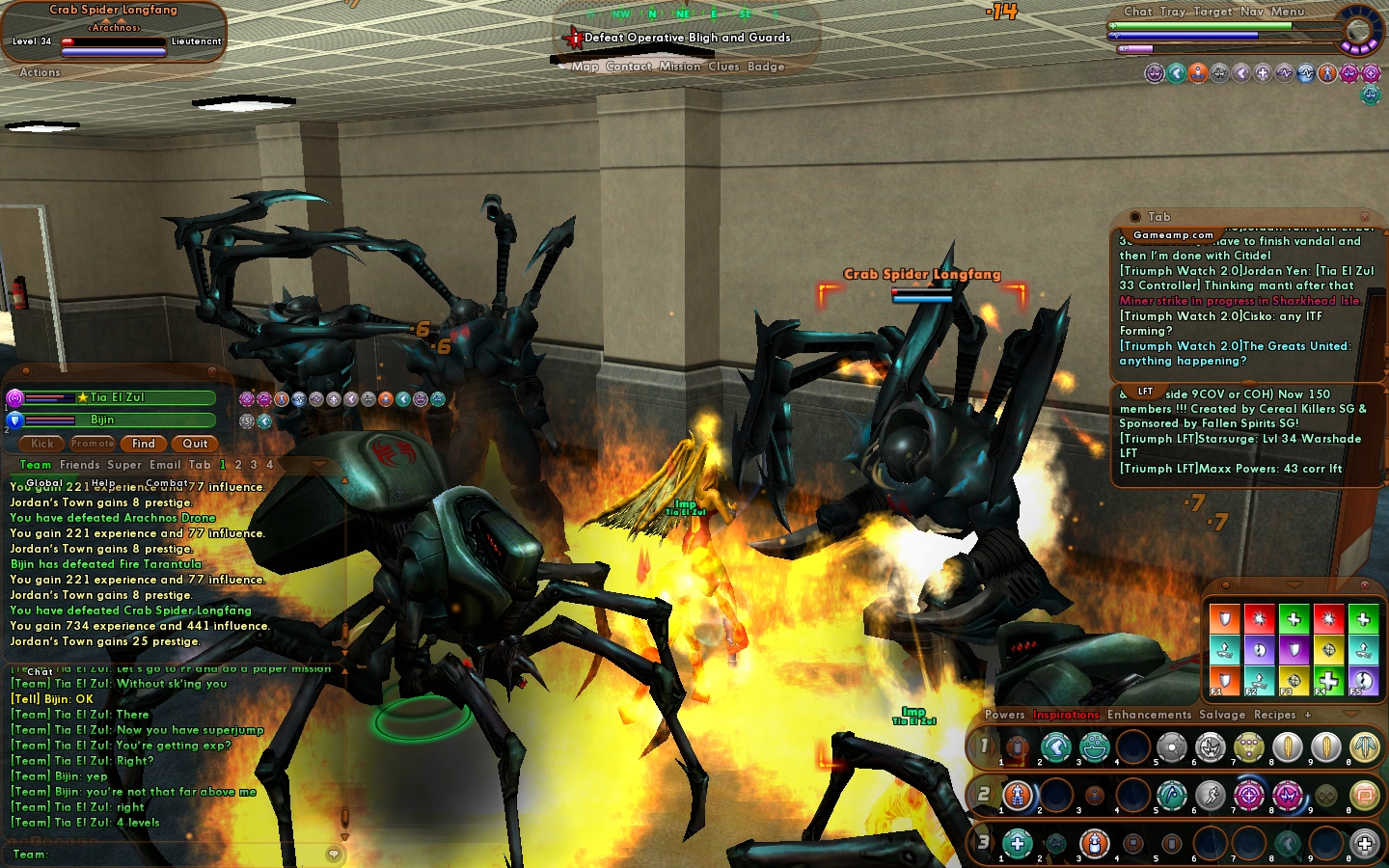The width and height of the screenshot is (1389, 868).
Task: Switch to the Friends chat tab
Action: tap(79, 465)
